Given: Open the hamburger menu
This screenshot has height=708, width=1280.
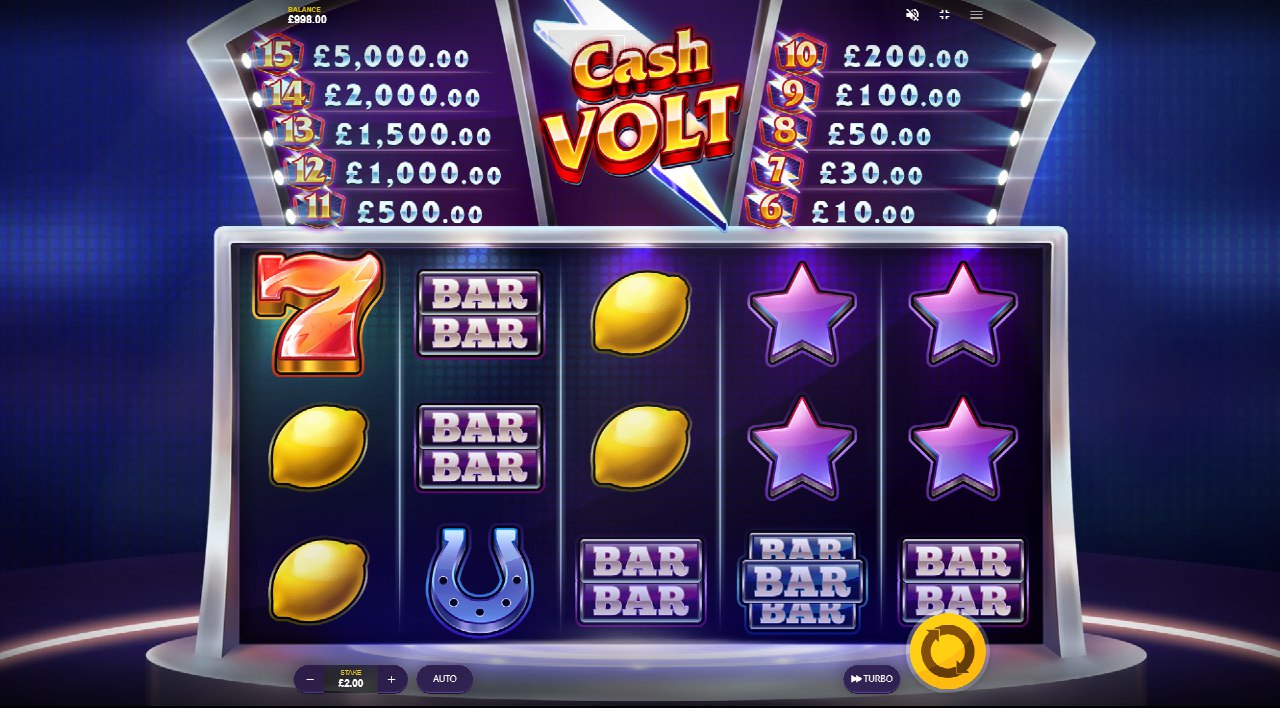Looking at the screenshot, I should coord(976,15).
